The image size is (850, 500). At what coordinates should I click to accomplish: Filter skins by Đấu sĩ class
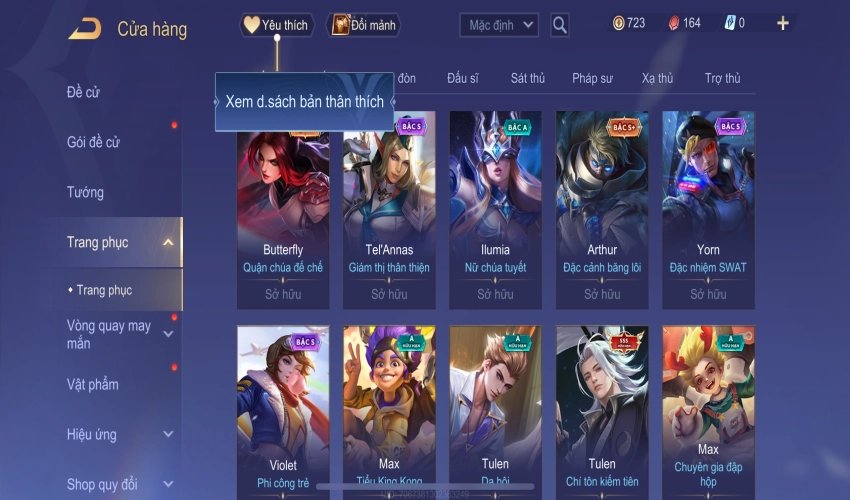tap(463, 78)
